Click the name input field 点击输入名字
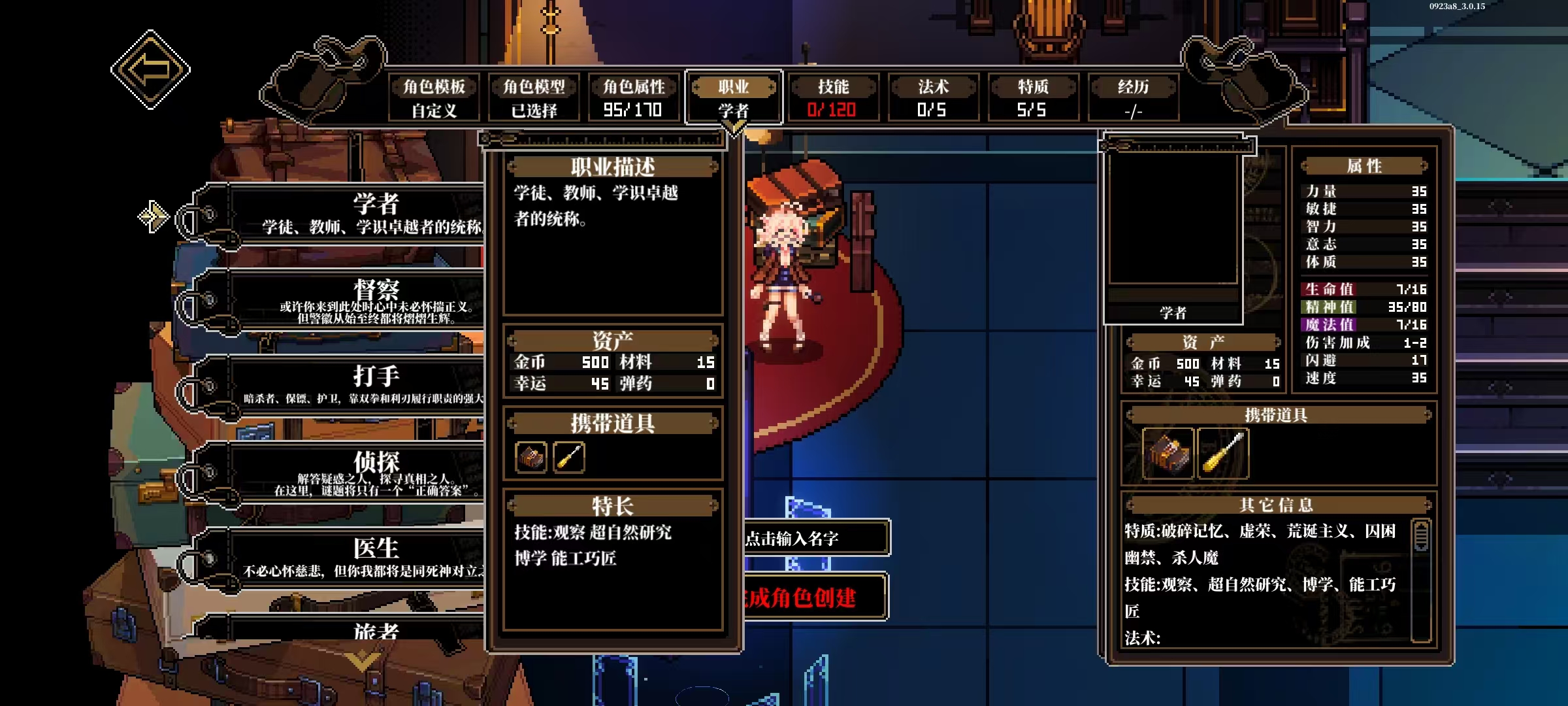This screenshot has width=1568, height=706. point(815,538)
